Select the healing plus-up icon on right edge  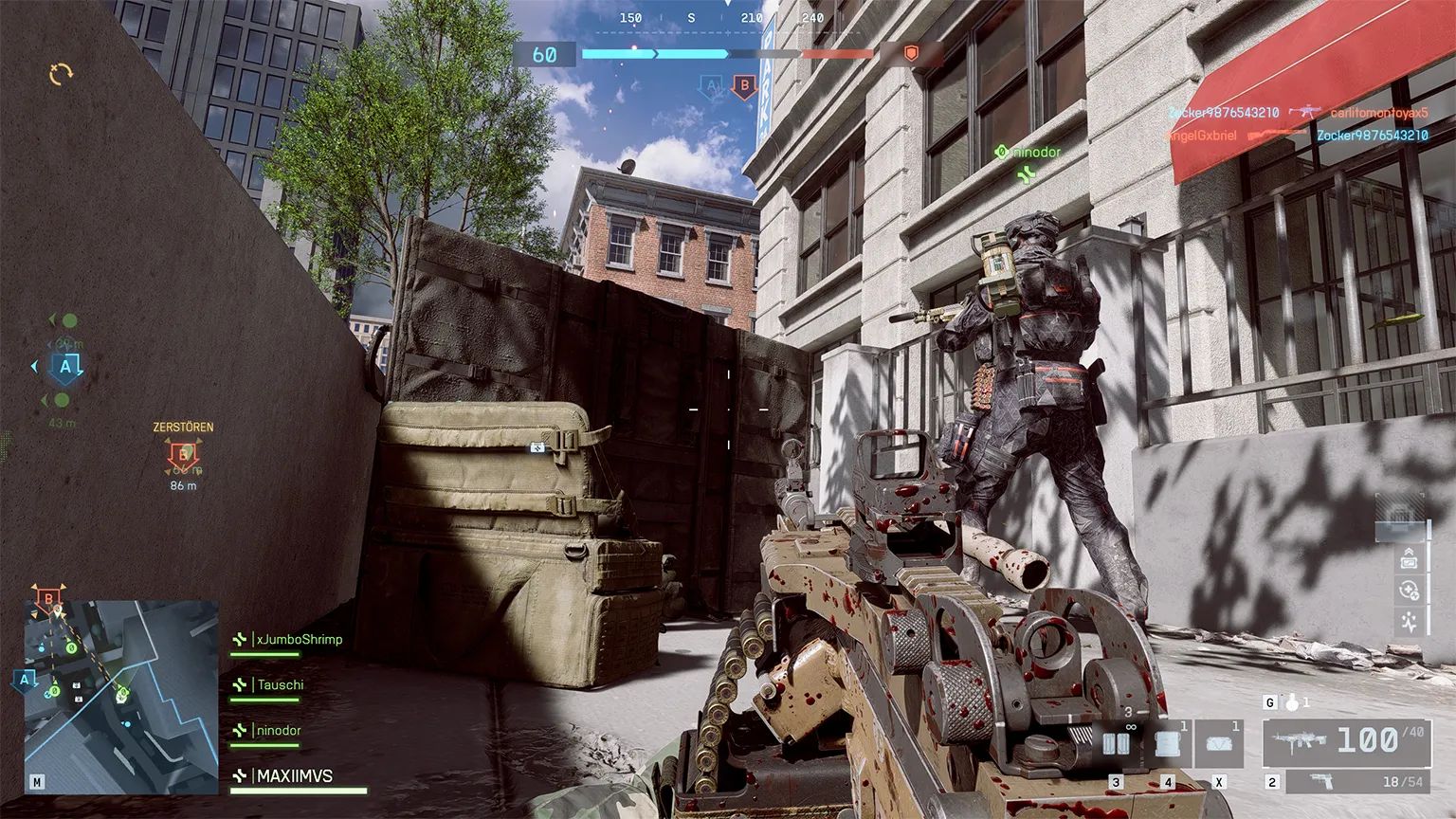pyautogui.click(x=1409, y=589)
